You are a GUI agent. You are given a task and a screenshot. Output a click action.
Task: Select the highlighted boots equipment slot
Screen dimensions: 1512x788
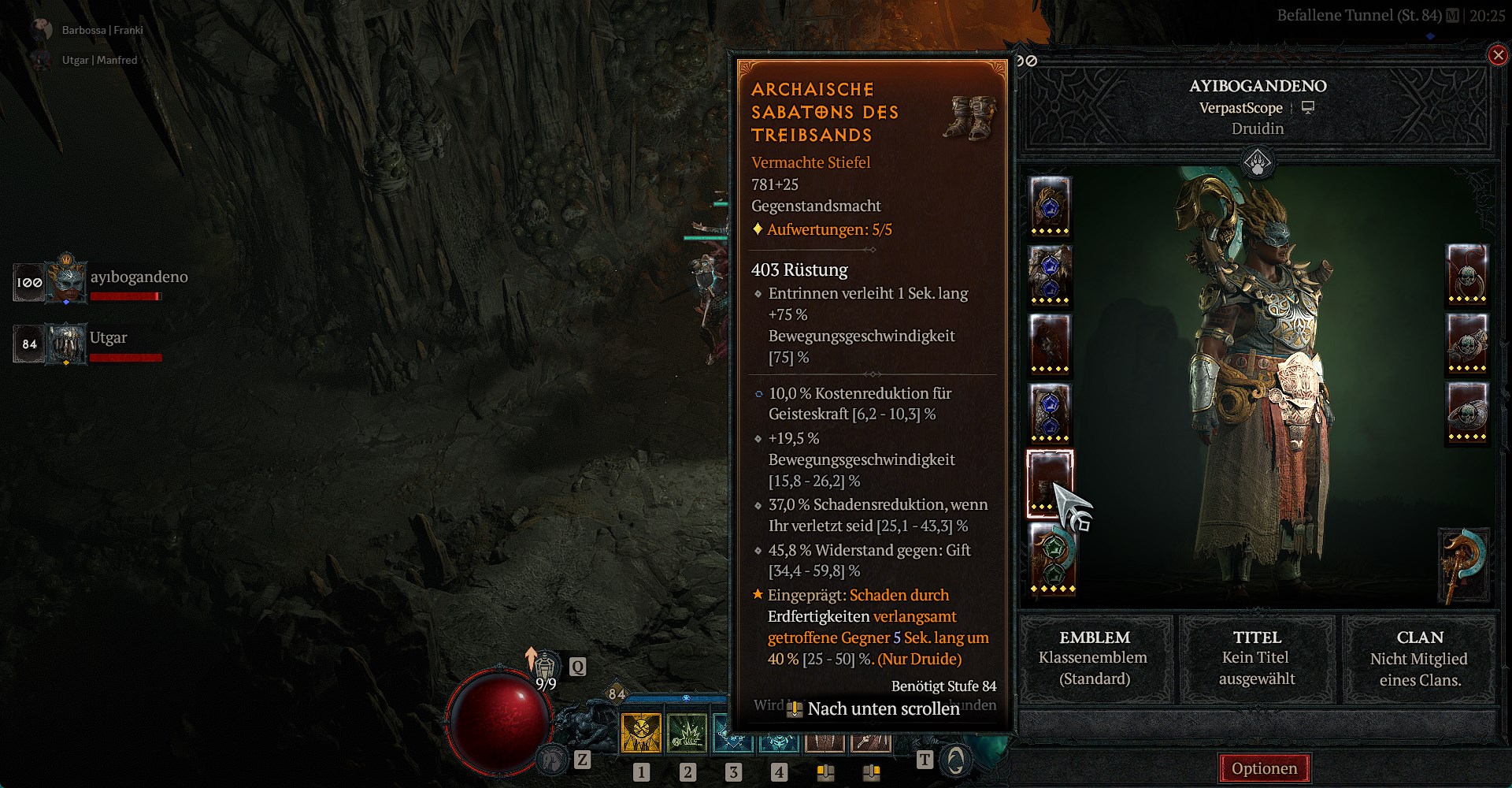pos(1049,482)
